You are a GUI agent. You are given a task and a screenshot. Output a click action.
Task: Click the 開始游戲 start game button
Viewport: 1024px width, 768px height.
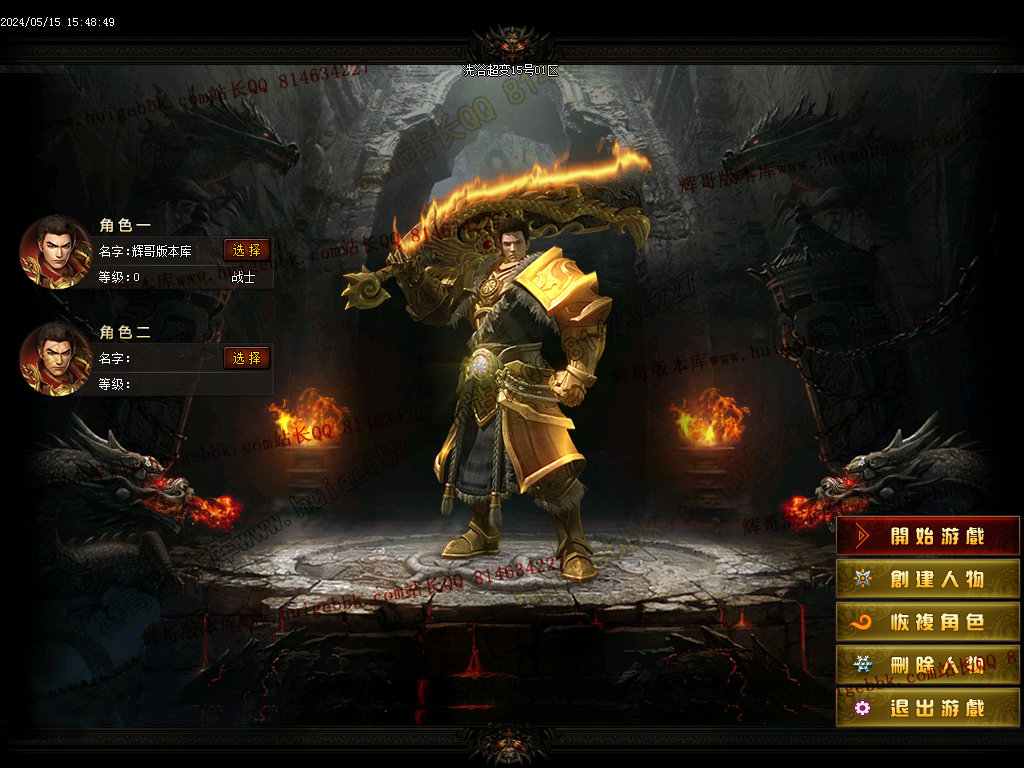click(928, 536)
